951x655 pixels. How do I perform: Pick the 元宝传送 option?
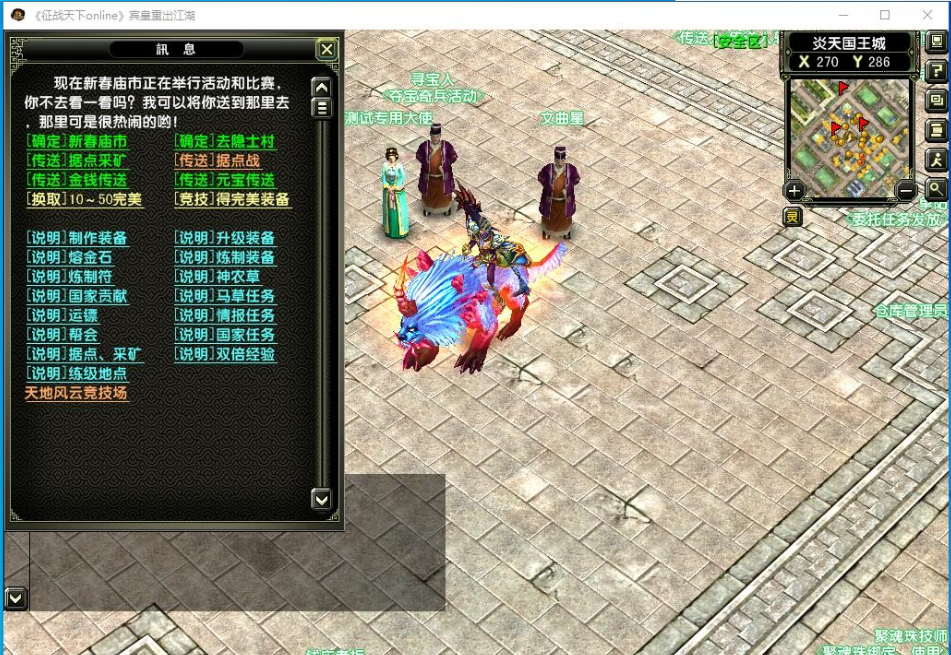click(x=225, y=180)
